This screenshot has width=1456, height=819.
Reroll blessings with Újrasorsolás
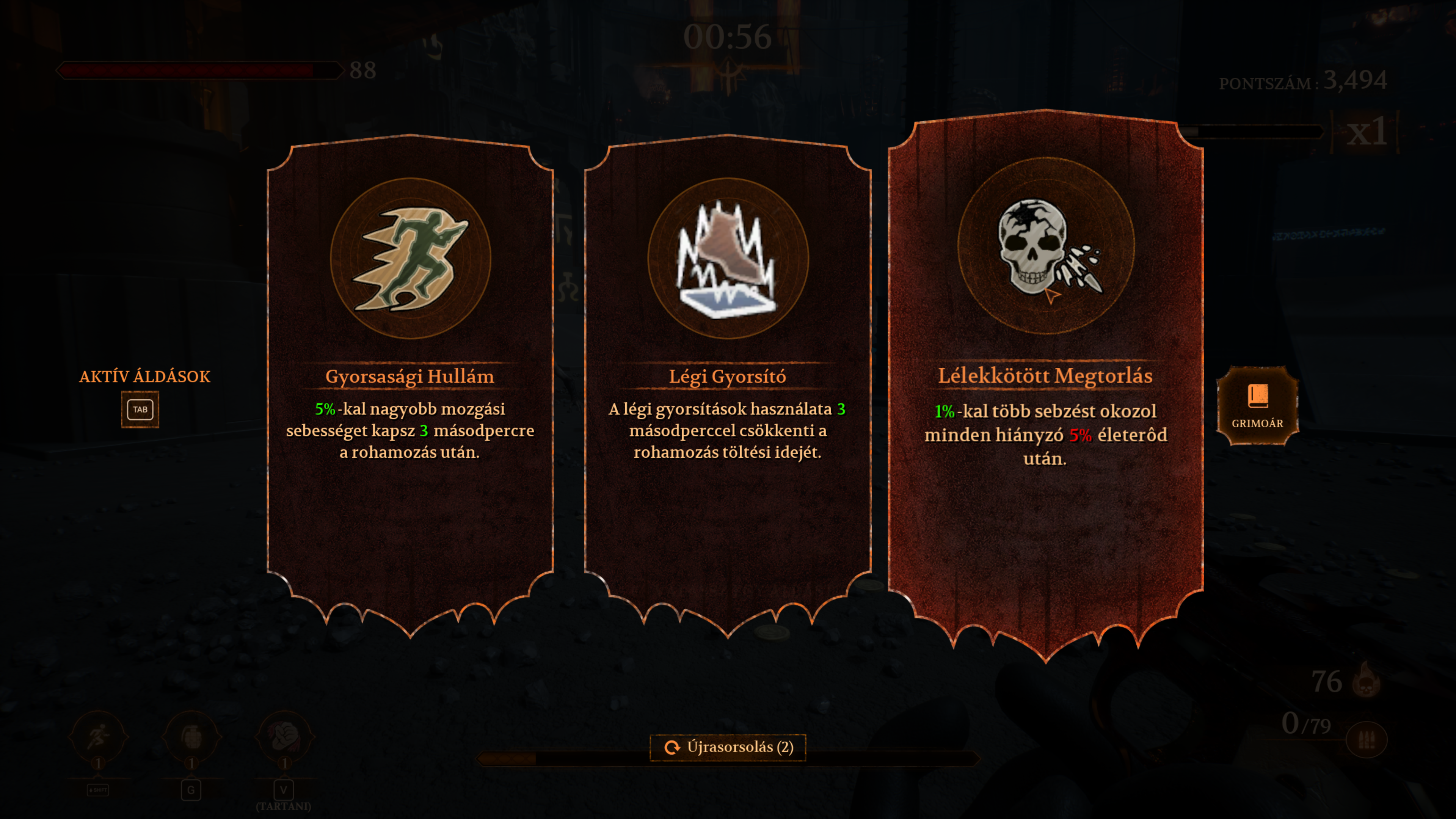pyautogui.click(x=728, y=747)
